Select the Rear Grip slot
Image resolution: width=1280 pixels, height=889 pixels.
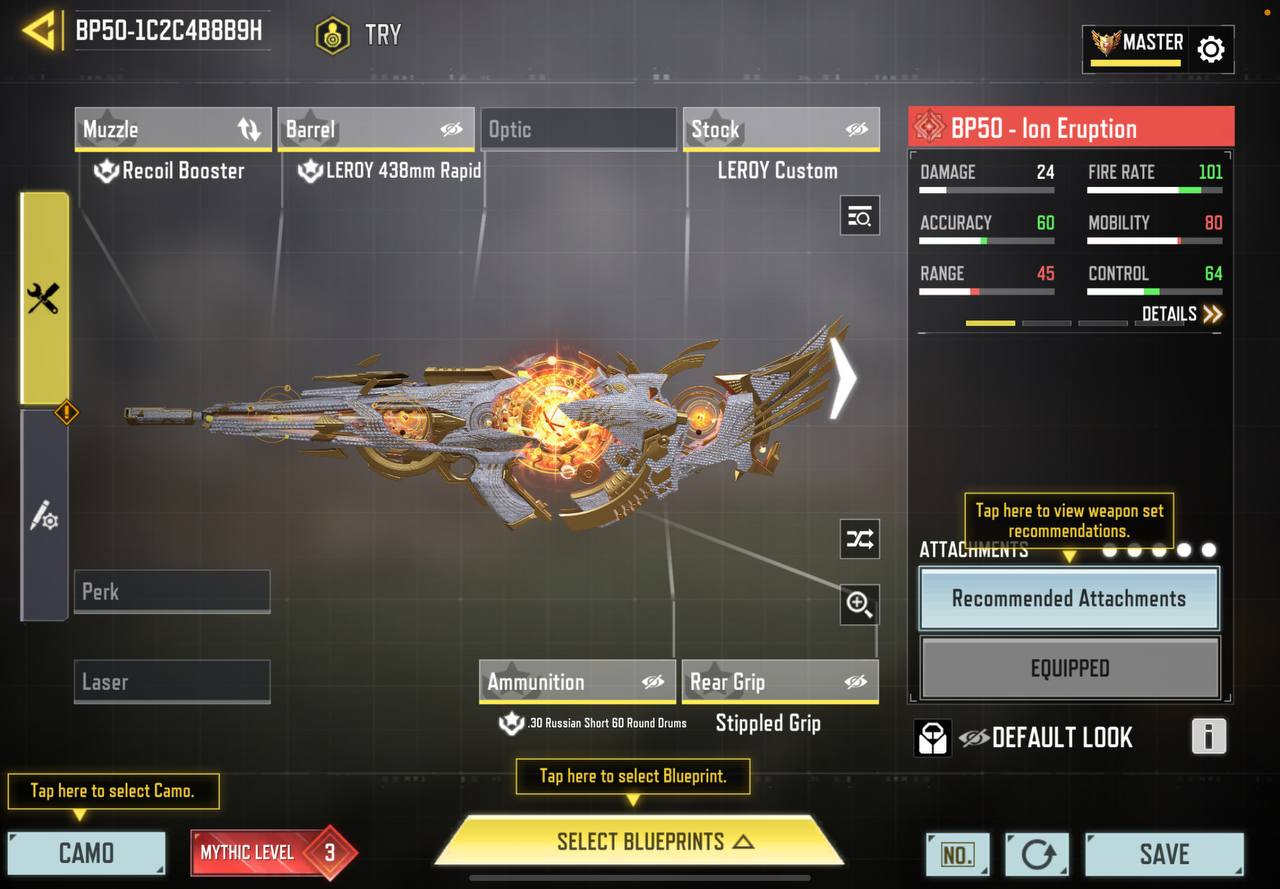click(x=779, y=682)
